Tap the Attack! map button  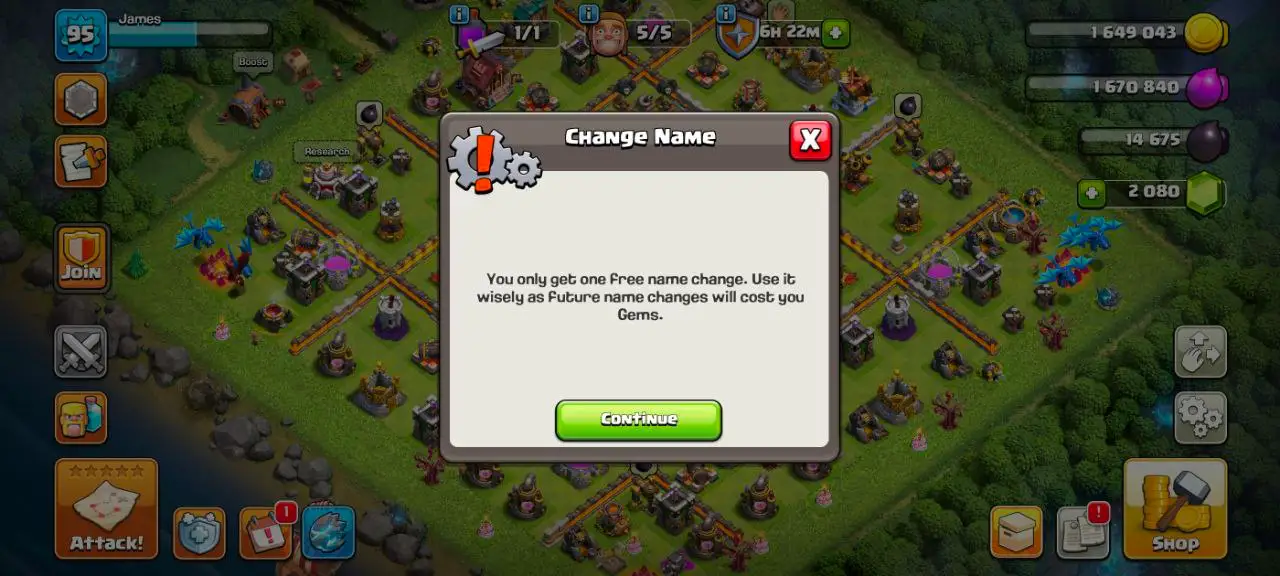[106, 508]
